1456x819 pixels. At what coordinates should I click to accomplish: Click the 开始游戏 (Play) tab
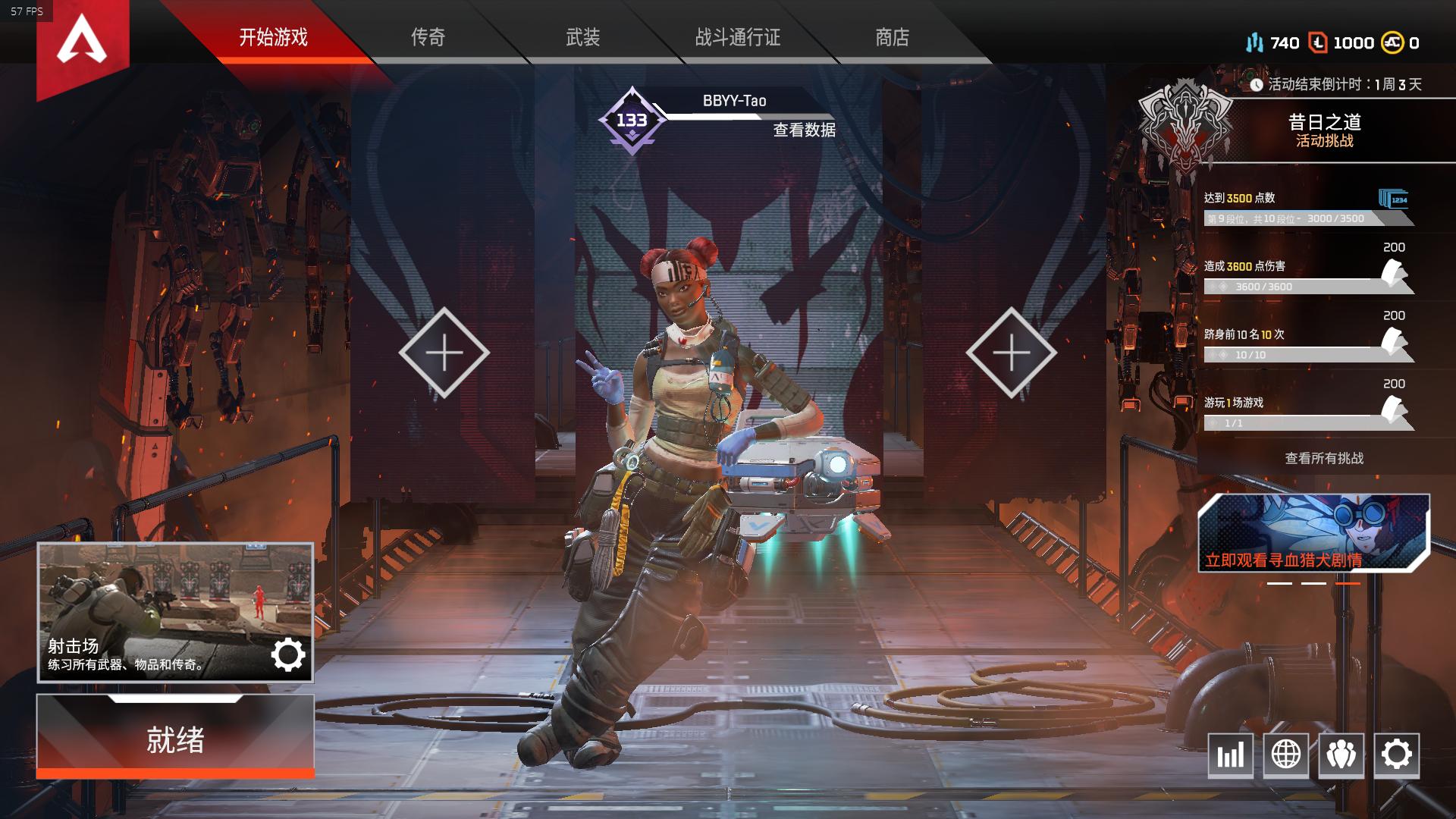273,37
